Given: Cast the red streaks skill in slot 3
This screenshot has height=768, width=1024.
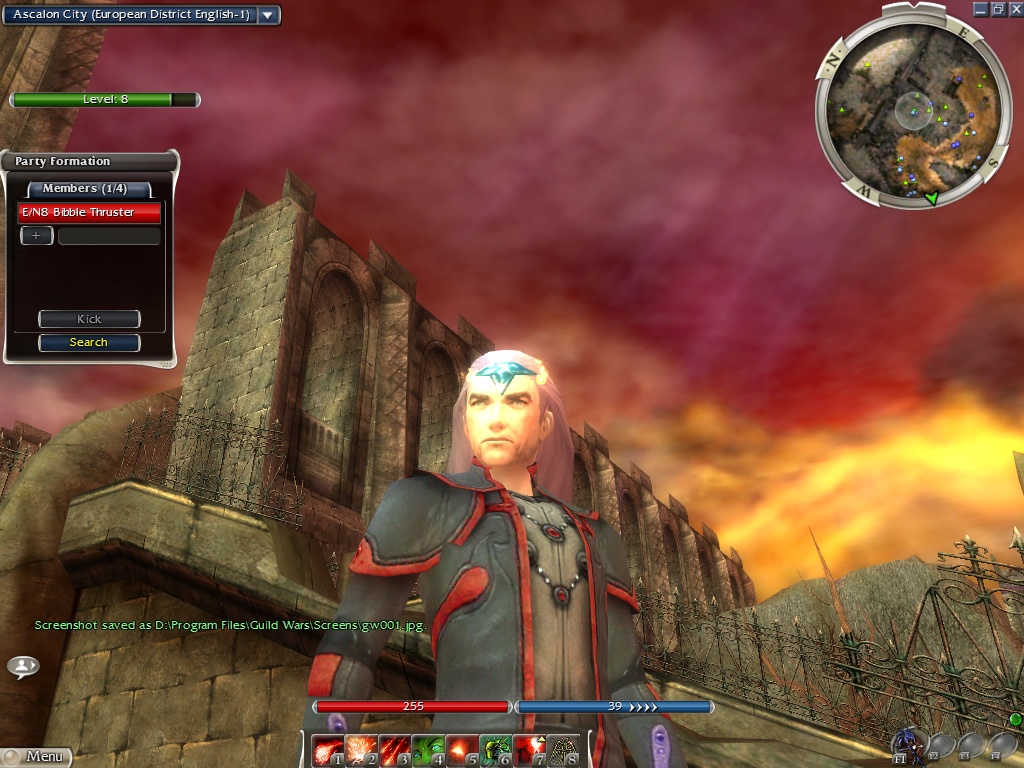Looking at the screenshot, I should pos(394,750).
